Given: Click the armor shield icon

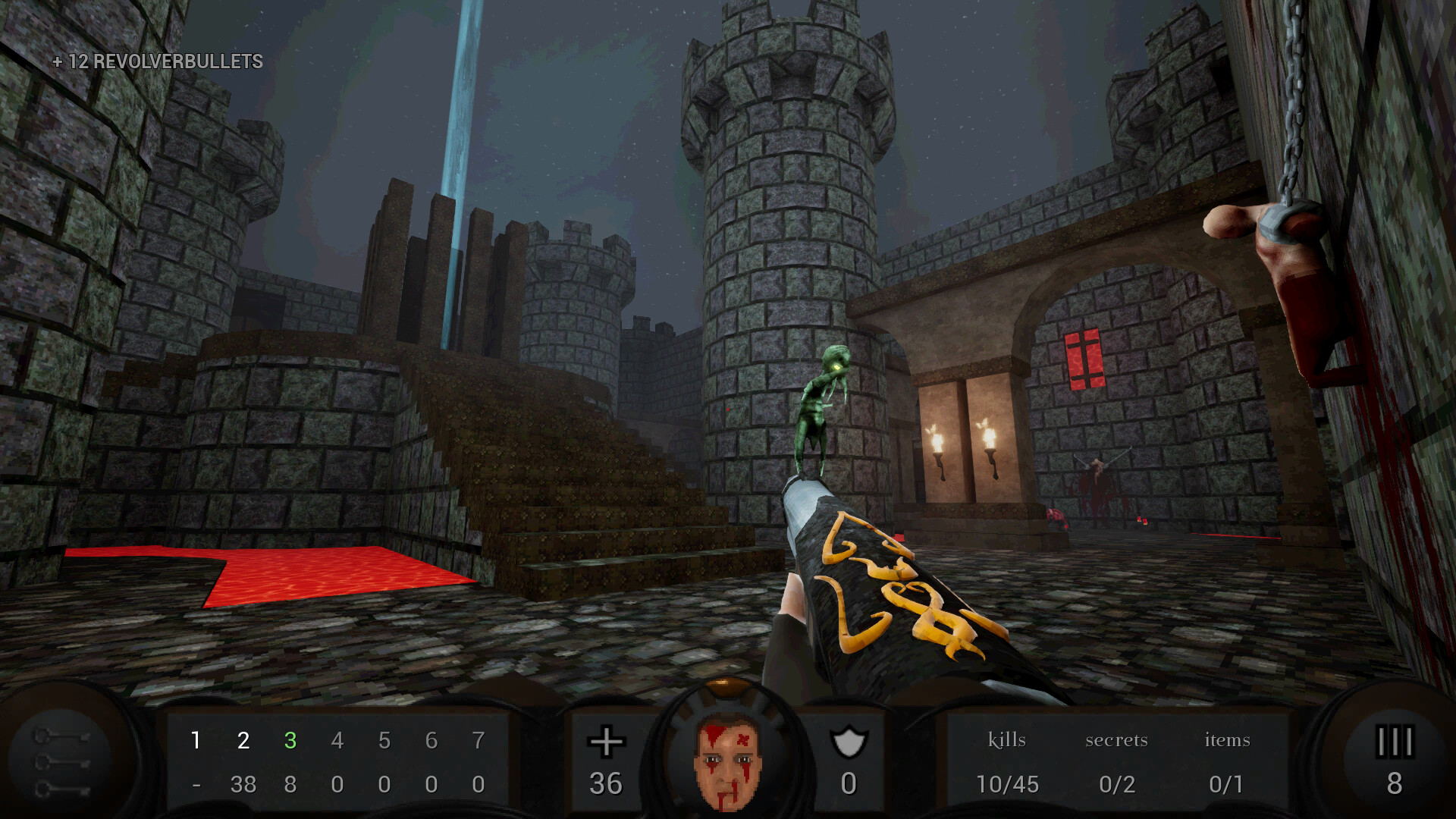Looking at the screenshot, I should (x=849, y=741).
